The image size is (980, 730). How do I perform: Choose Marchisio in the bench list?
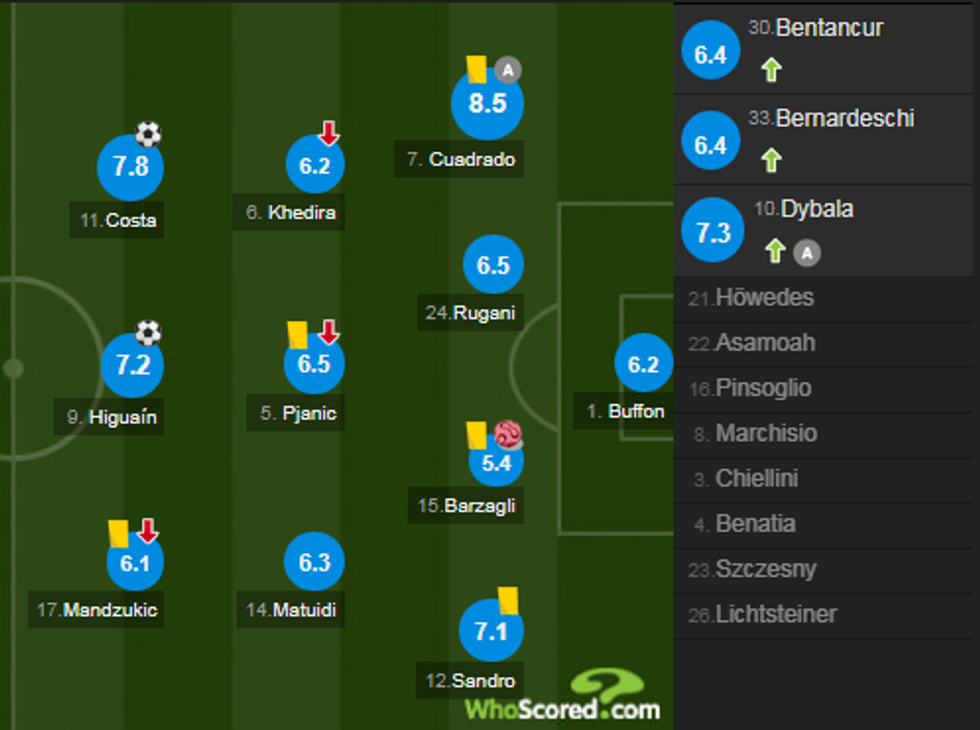click(765, 434)
